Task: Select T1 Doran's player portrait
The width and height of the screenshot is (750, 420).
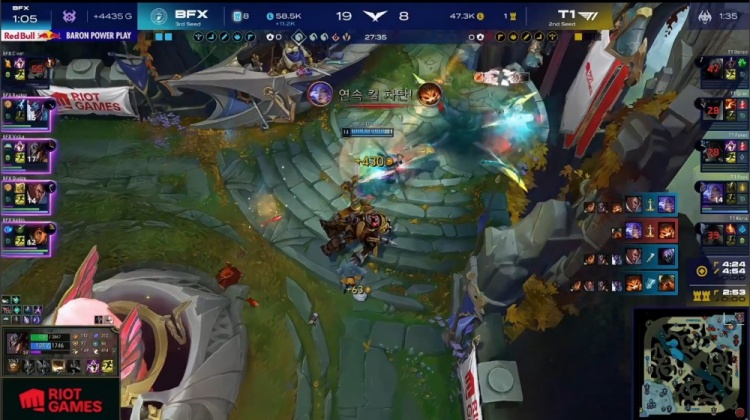Action: [715, 70]
